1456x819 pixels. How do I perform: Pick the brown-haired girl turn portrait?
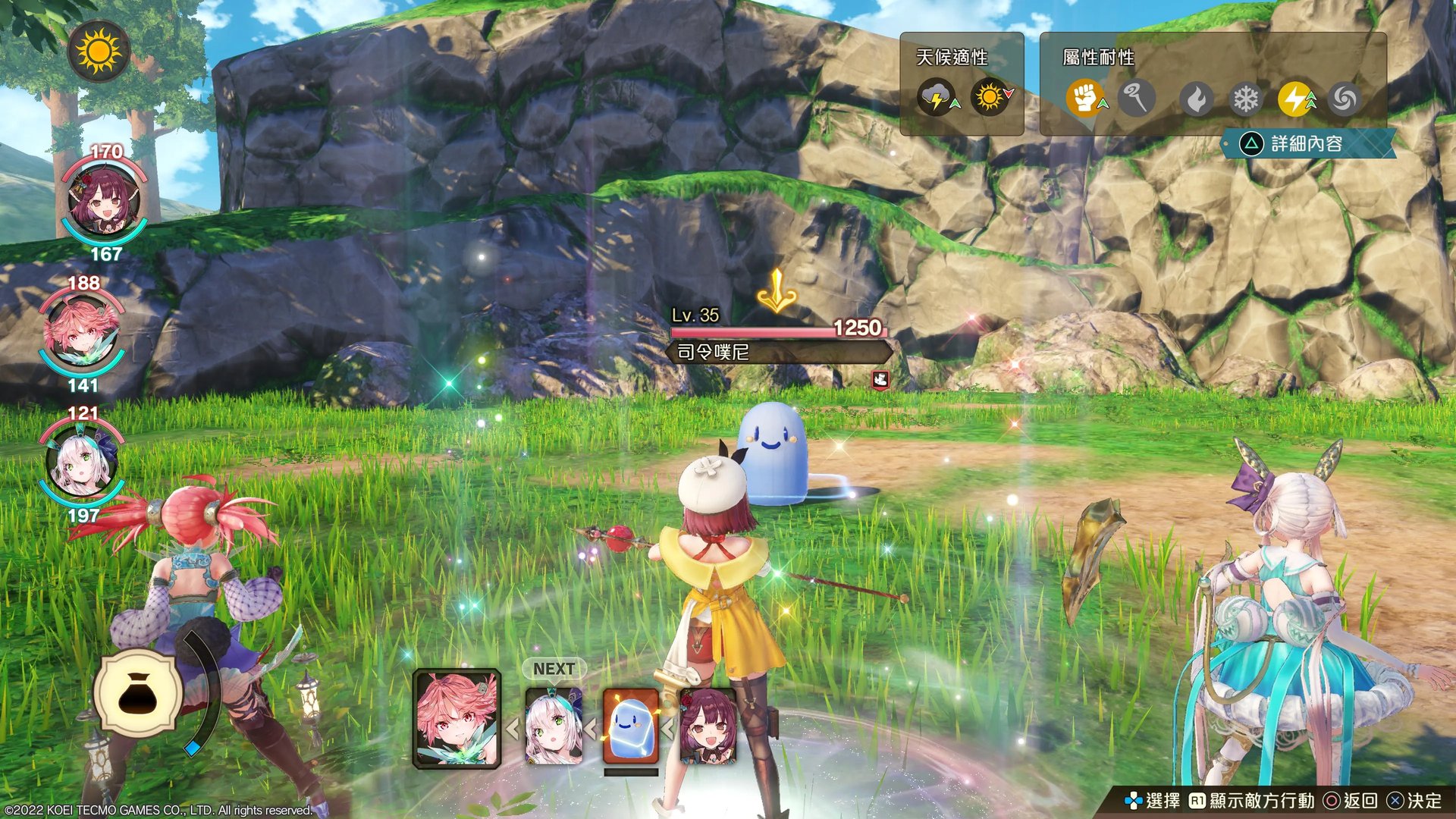pyautogui.click(x=708, y=726)
